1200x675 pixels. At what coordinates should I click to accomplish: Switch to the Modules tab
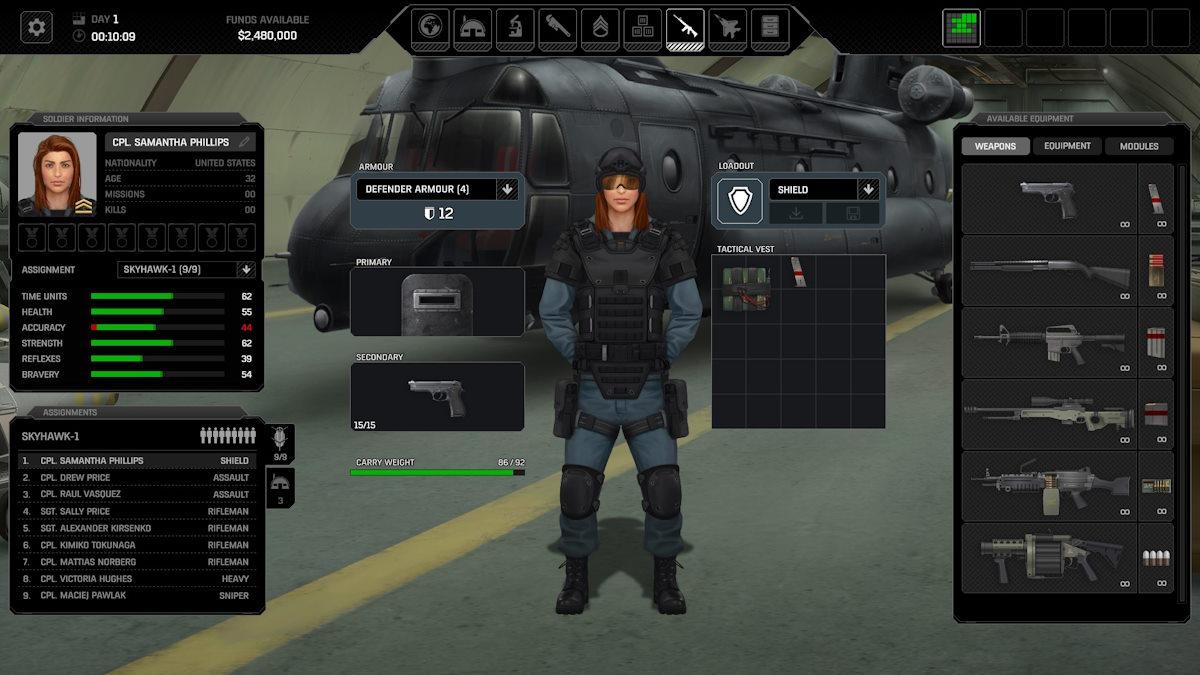pyautogui.click(x=1138, y=146)
